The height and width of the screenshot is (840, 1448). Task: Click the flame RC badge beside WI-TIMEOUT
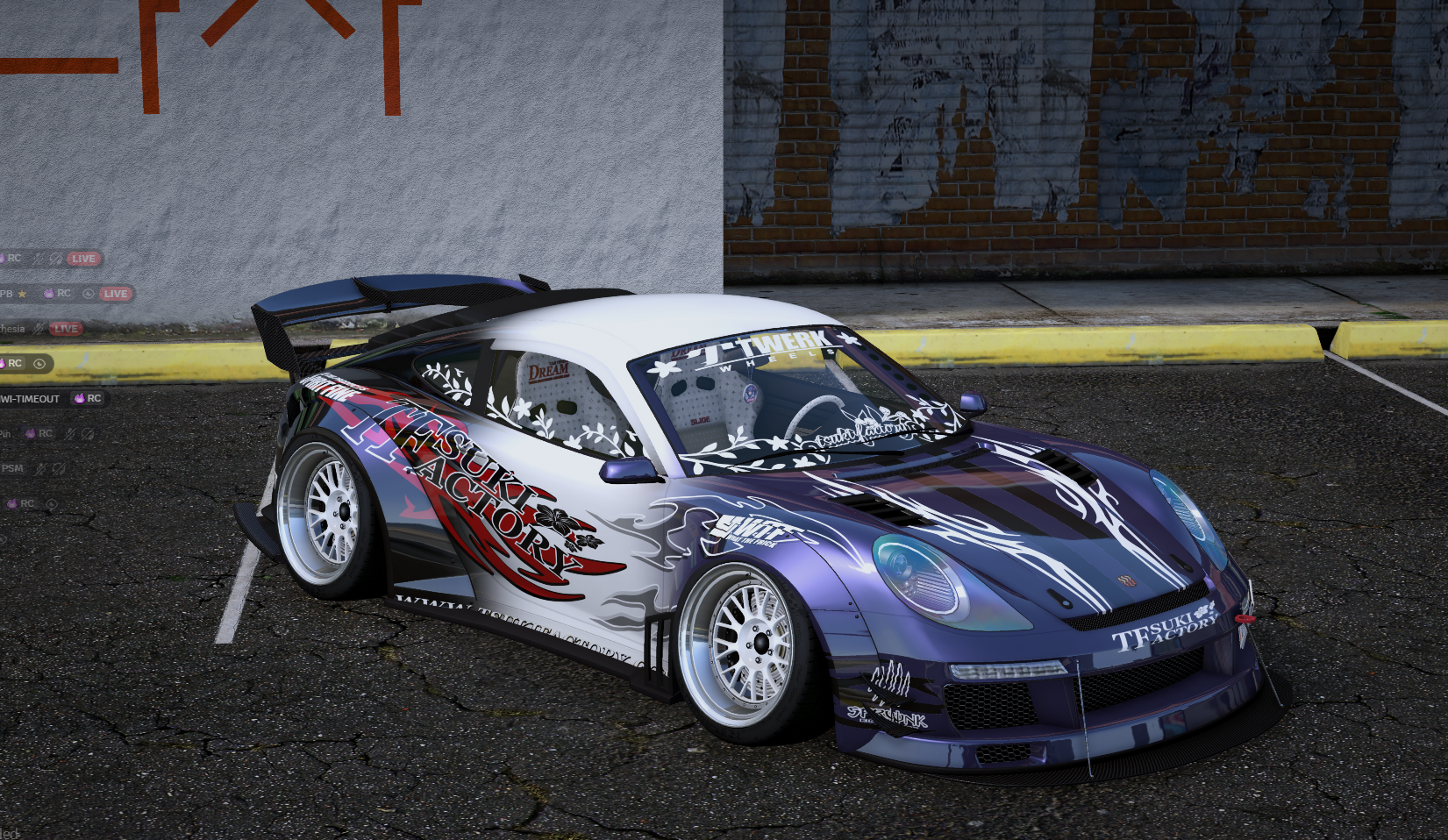79,398
